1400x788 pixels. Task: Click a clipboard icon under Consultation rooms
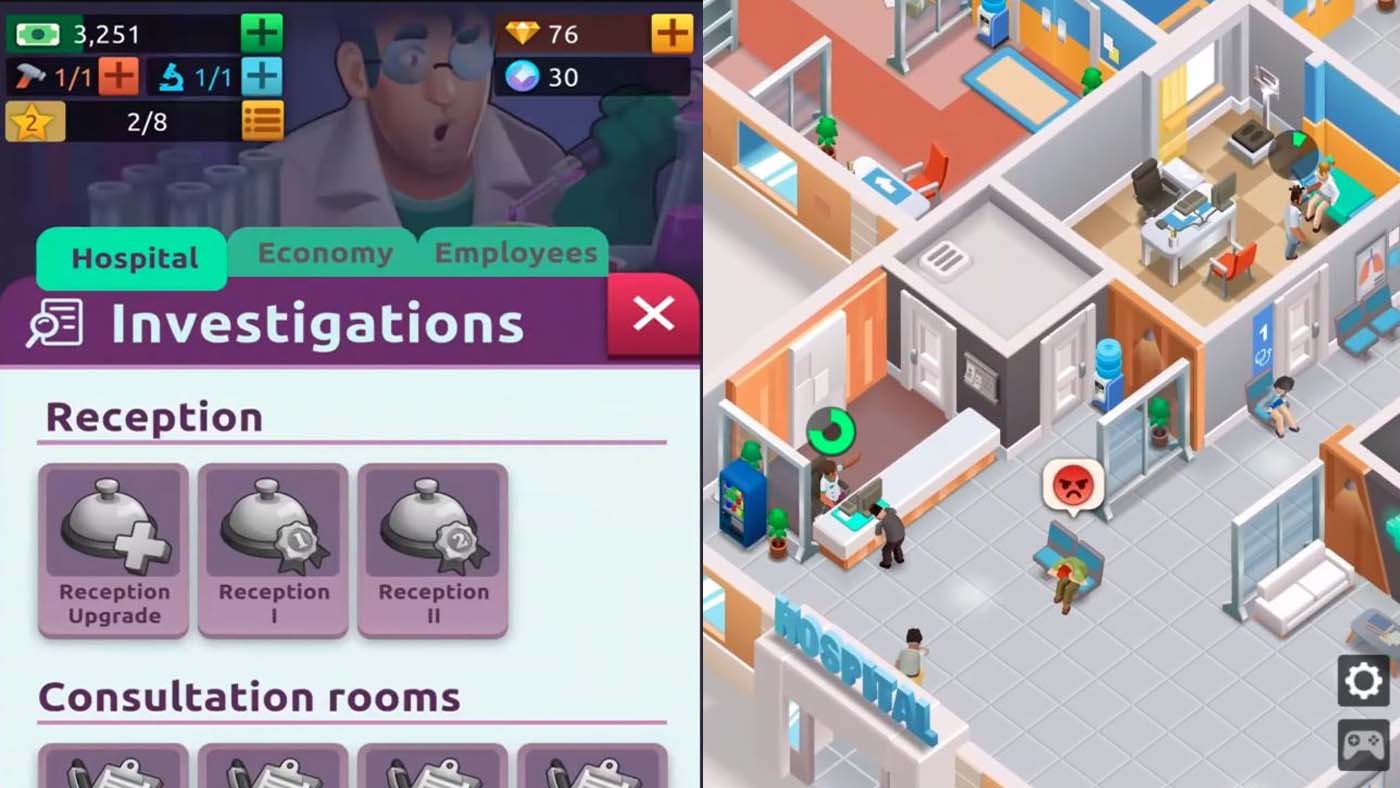coord(112,770)
